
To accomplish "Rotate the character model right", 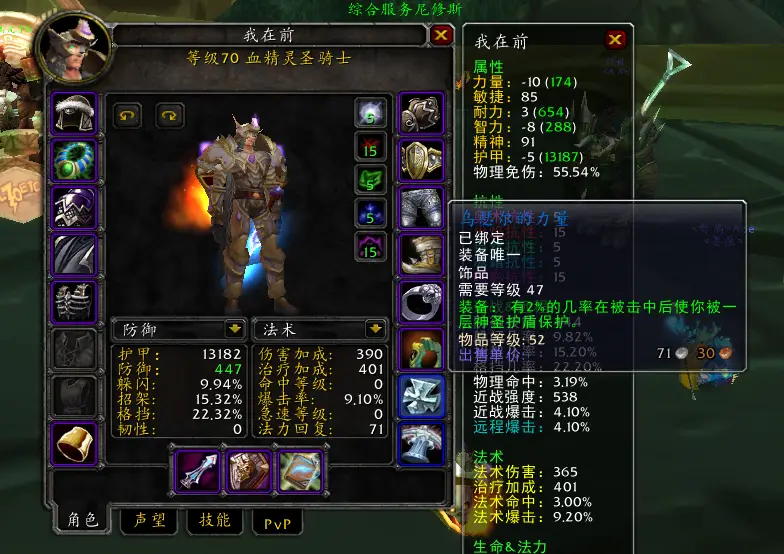I will (x=170, y=115).
